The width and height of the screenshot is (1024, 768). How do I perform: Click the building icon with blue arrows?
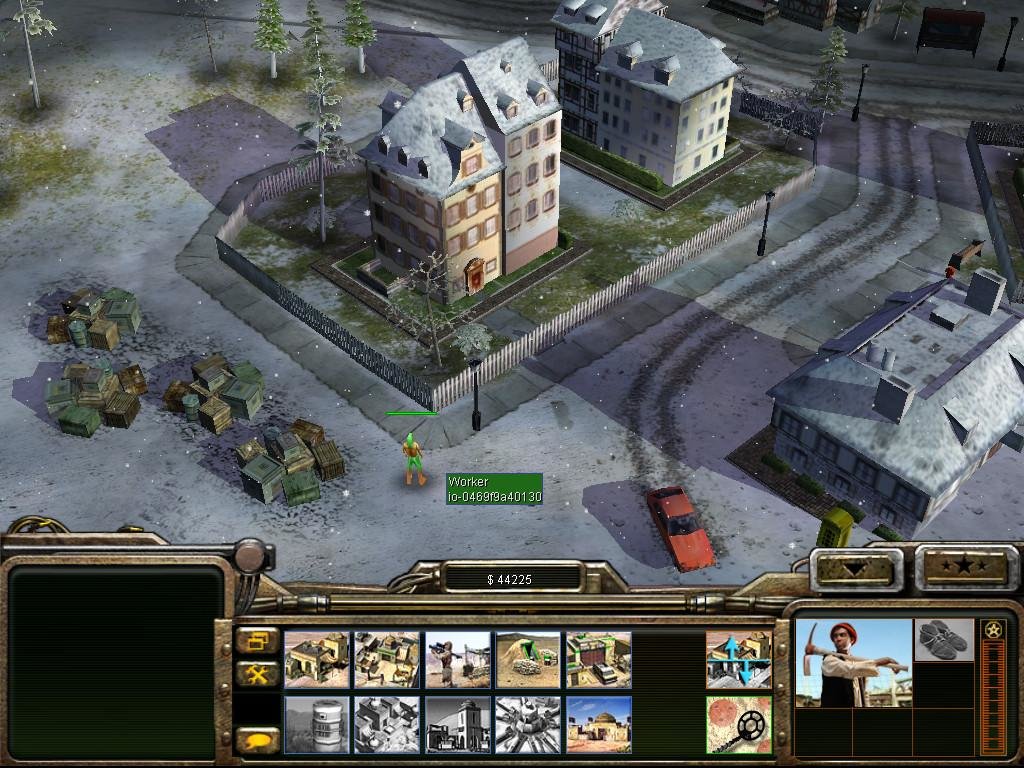coord(738,659)
